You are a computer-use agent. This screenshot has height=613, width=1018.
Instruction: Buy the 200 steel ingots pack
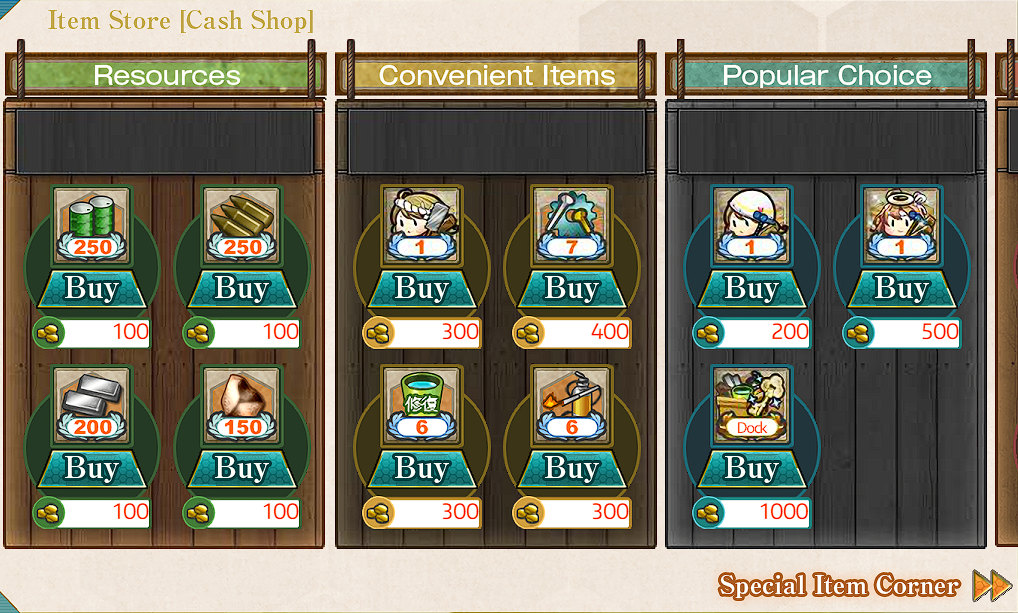coord(91,468)
